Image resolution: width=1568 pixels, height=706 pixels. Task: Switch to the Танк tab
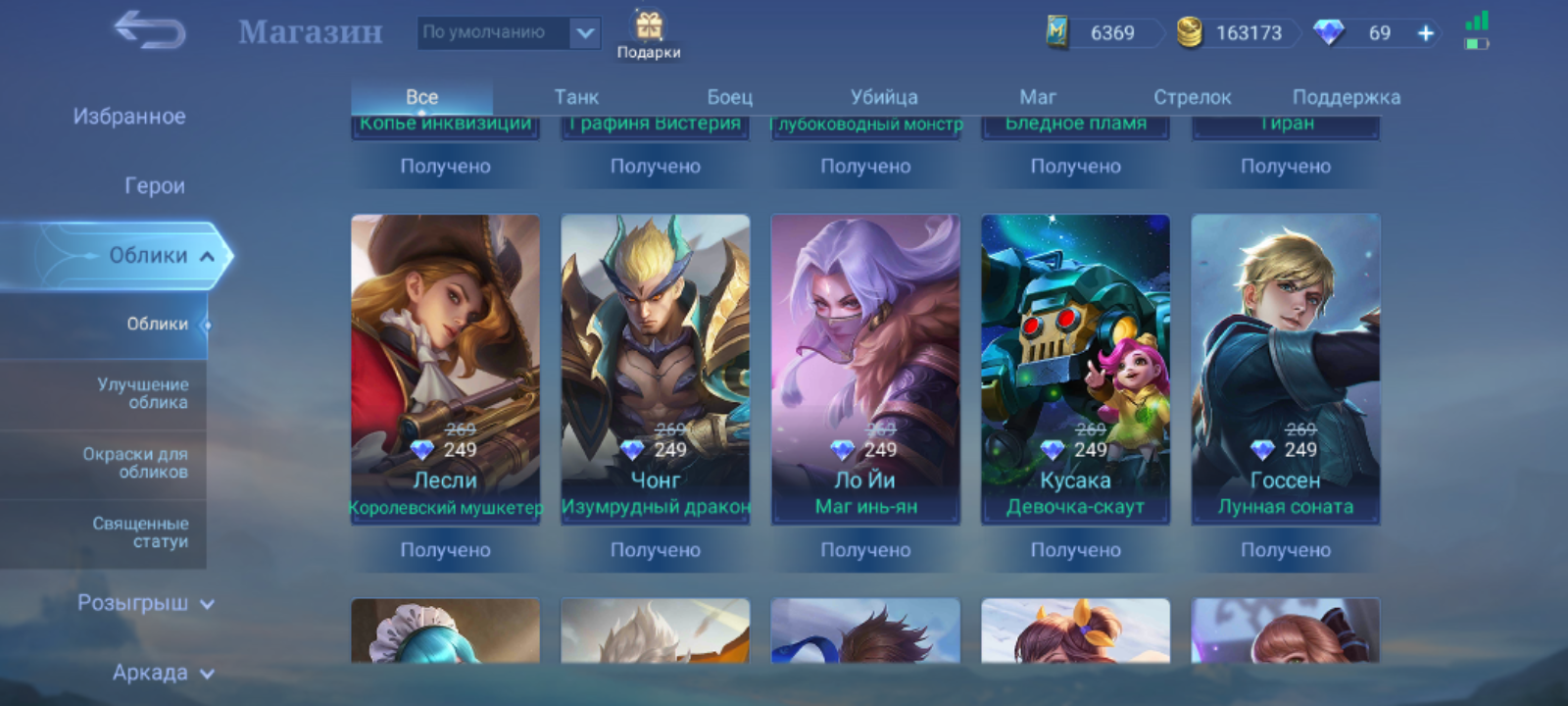tap(576, 97)
